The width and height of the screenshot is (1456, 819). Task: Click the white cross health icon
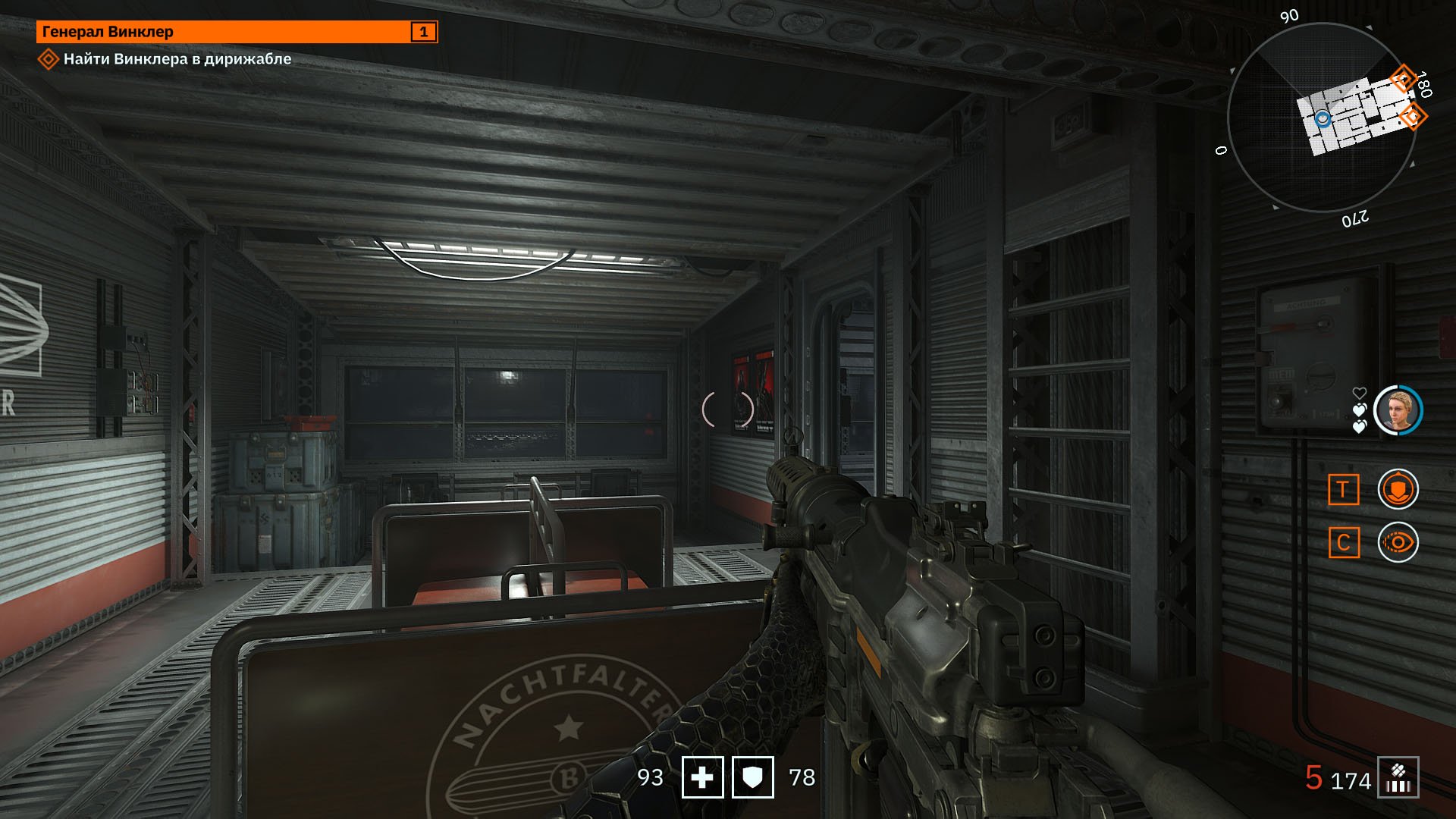click(702, 777)
